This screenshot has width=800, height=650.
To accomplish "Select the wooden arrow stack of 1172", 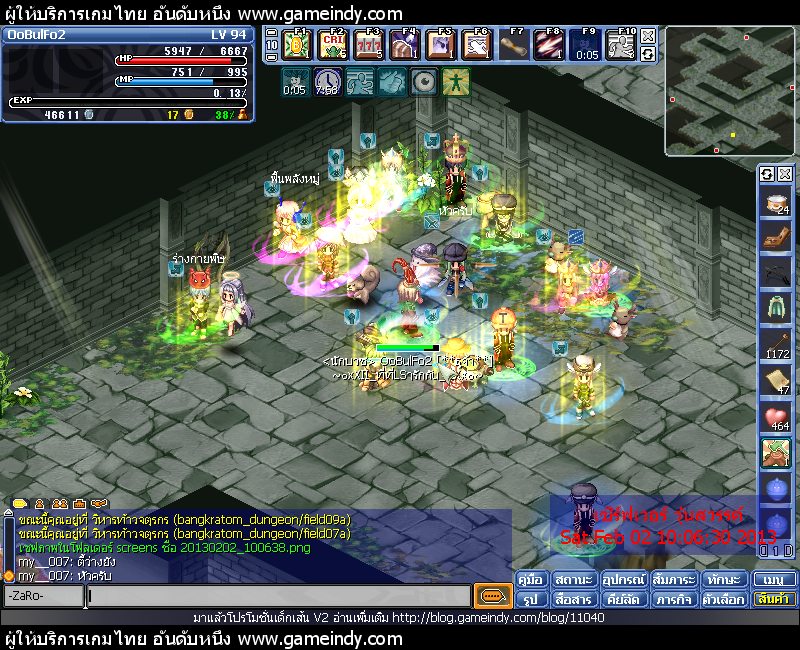I will 776,345.
